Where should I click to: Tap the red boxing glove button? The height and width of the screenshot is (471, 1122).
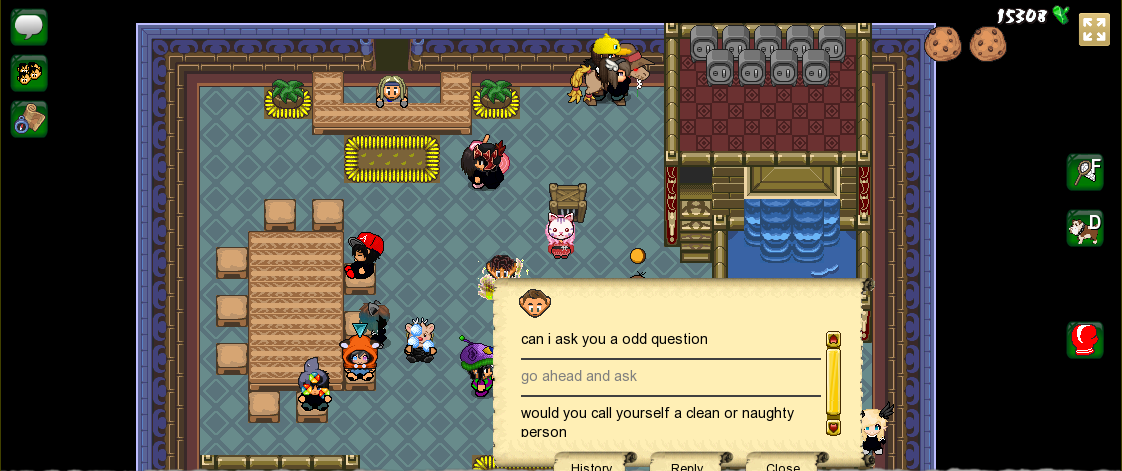(x=1084, y=340)
